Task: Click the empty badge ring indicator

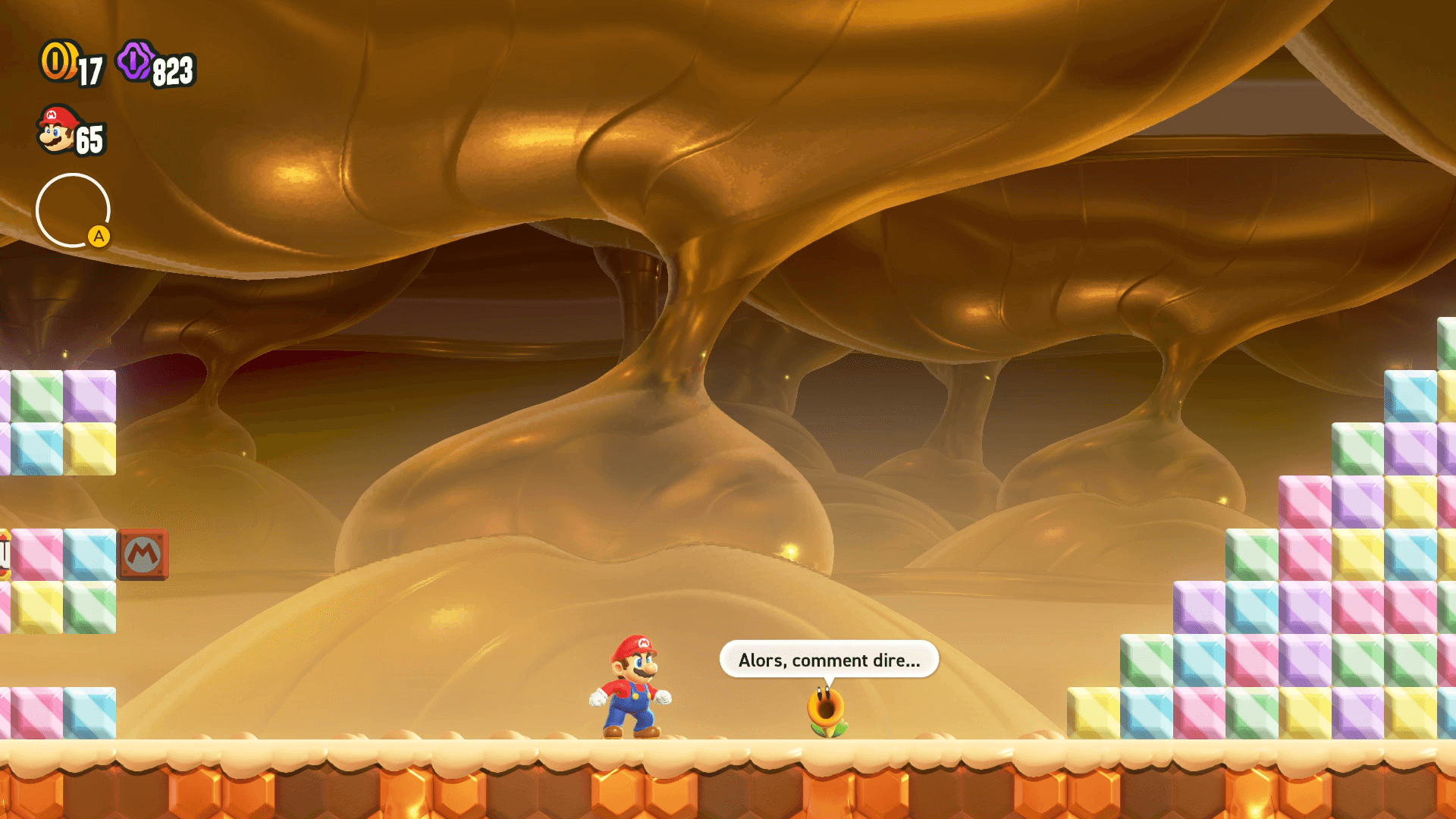Action: tap(73, 210)
